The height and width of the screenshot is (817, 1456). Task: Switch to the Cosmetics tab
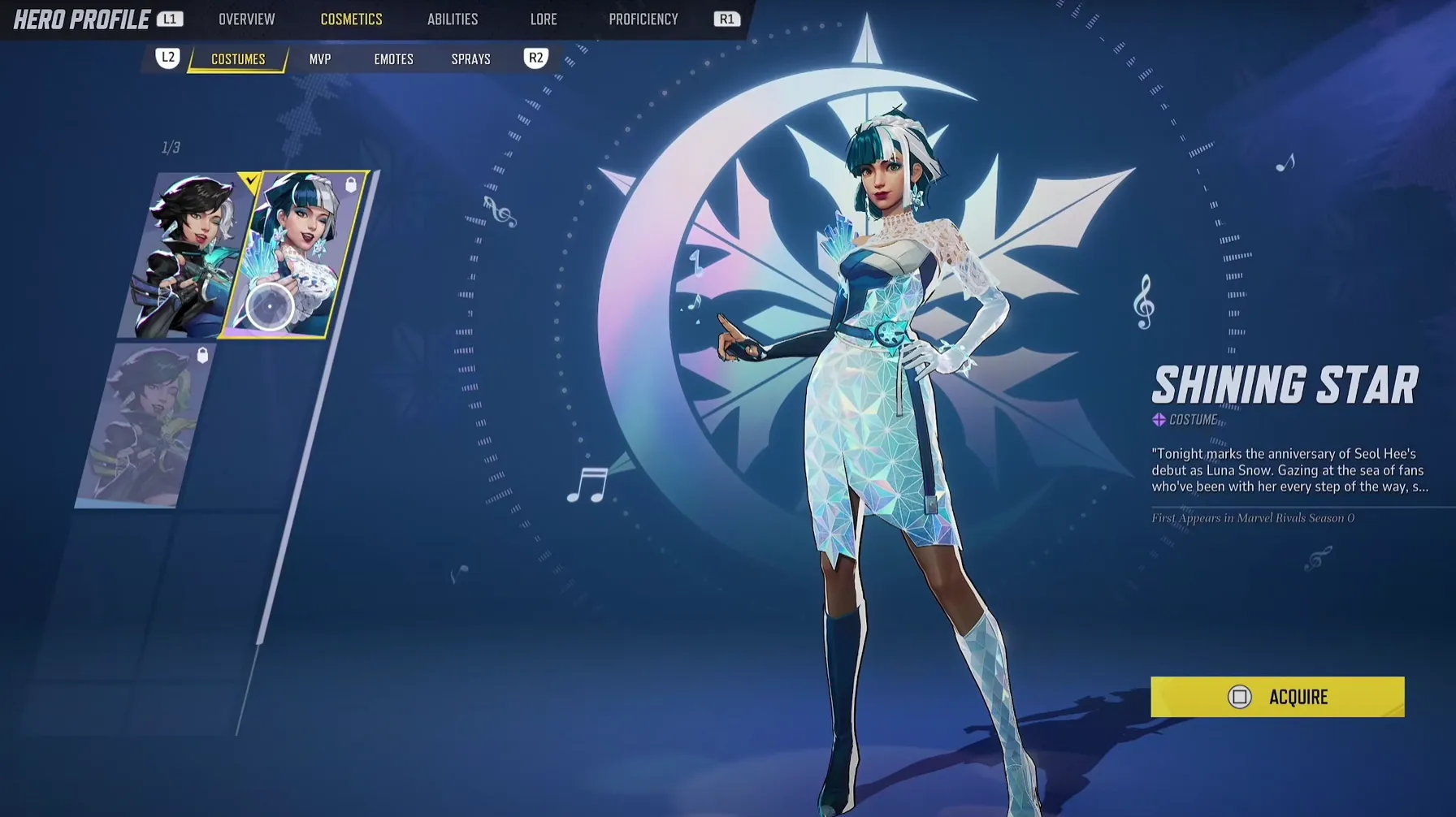(x=351, y=19)
